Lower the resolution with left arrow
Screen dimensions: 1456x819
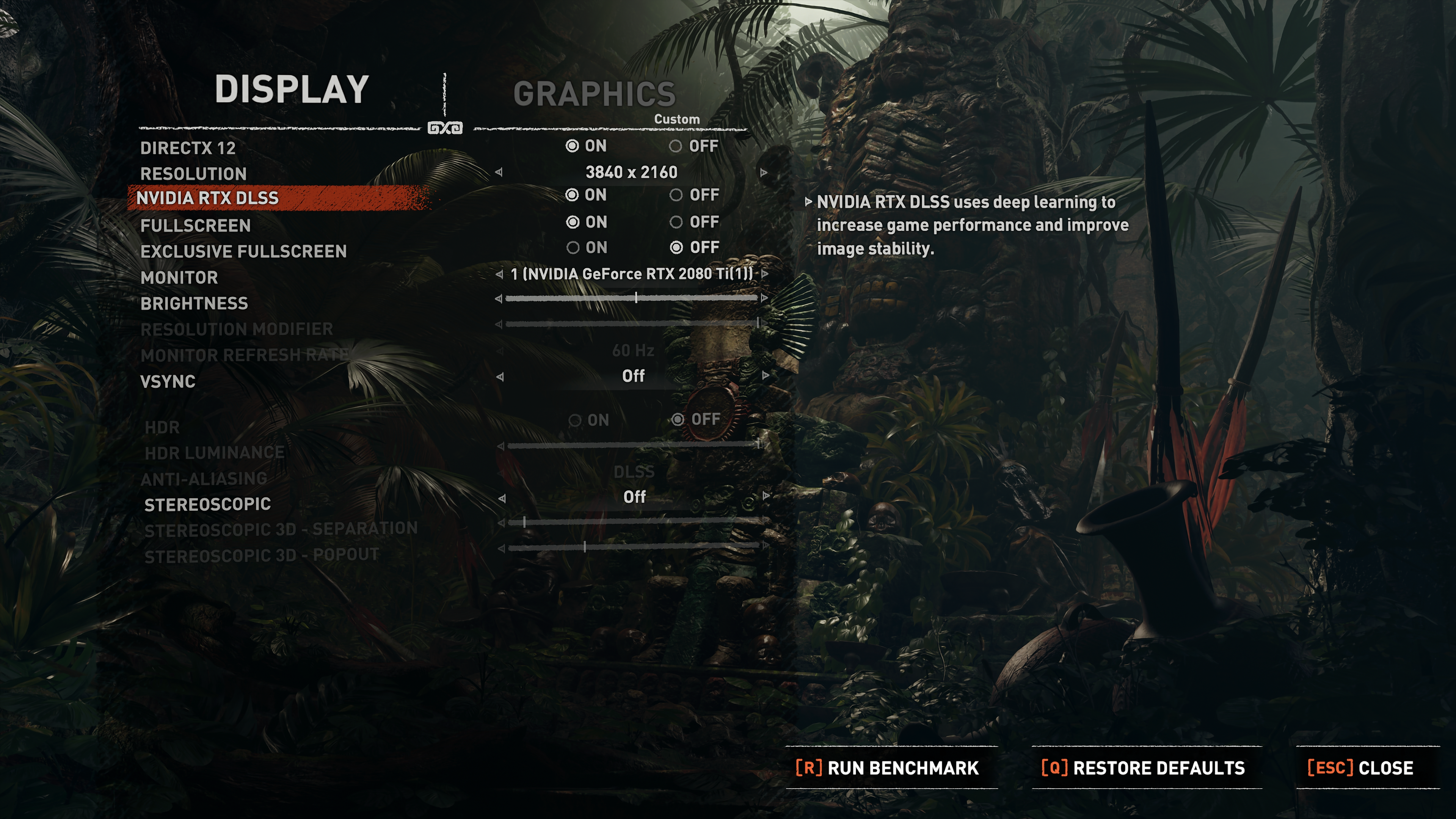point(499,173)
